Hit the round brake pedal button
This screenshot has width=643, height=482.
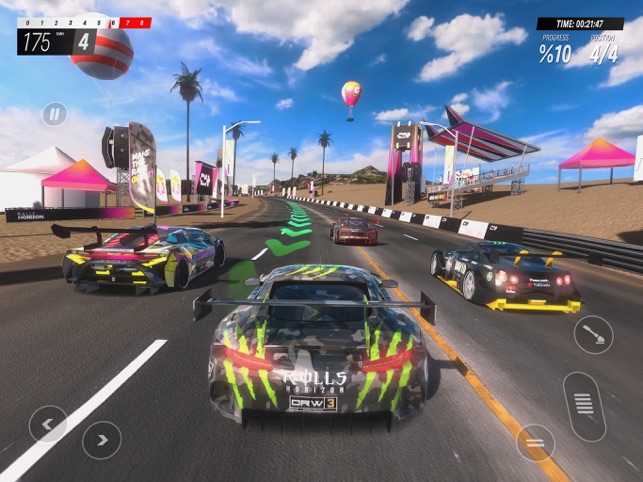coord(535,443)
